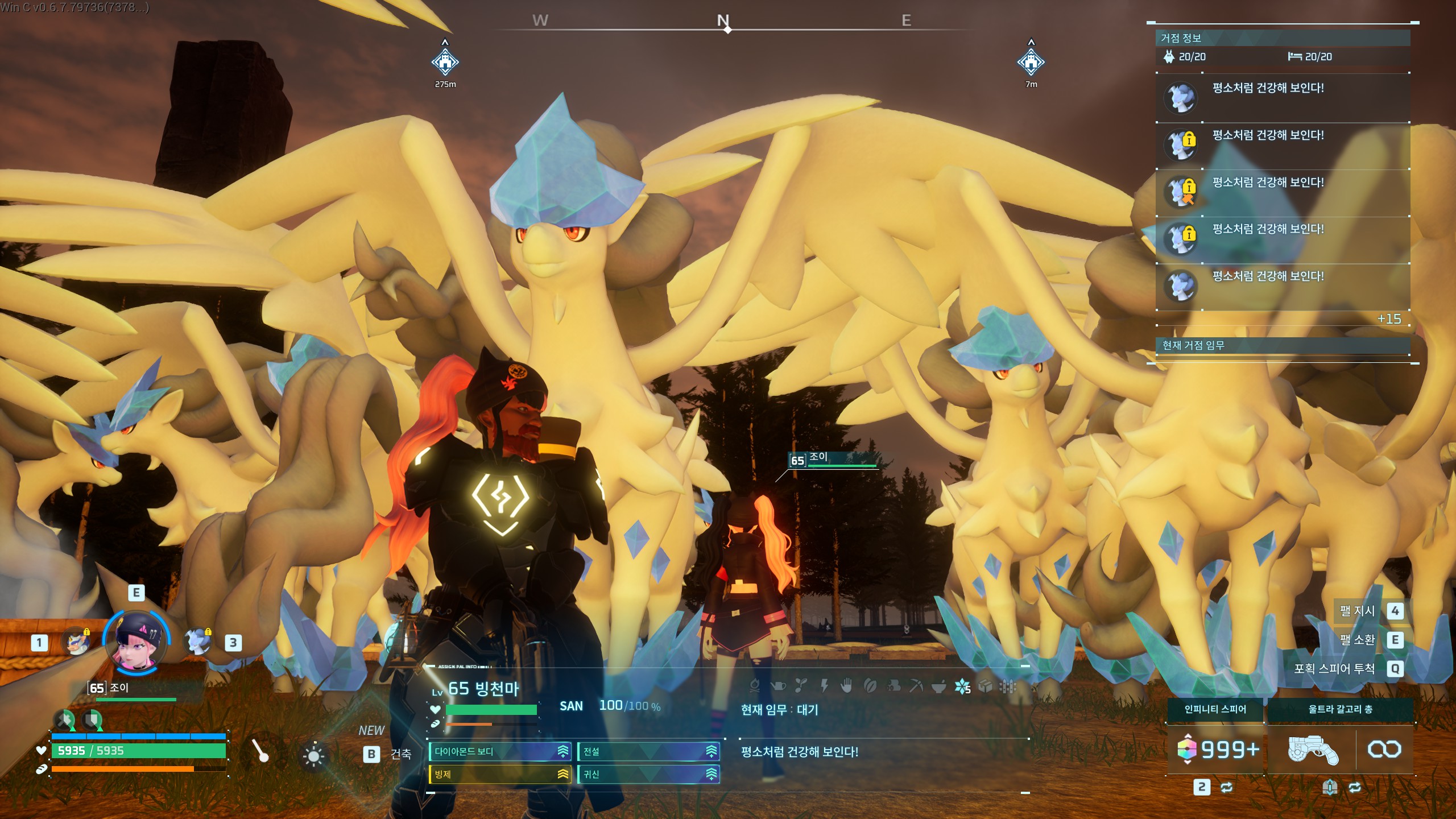Image resolution: width=1456 pixels, height=819 pixels.
Task: Click the base marker showing 7m
Action: click(1031, 62)
